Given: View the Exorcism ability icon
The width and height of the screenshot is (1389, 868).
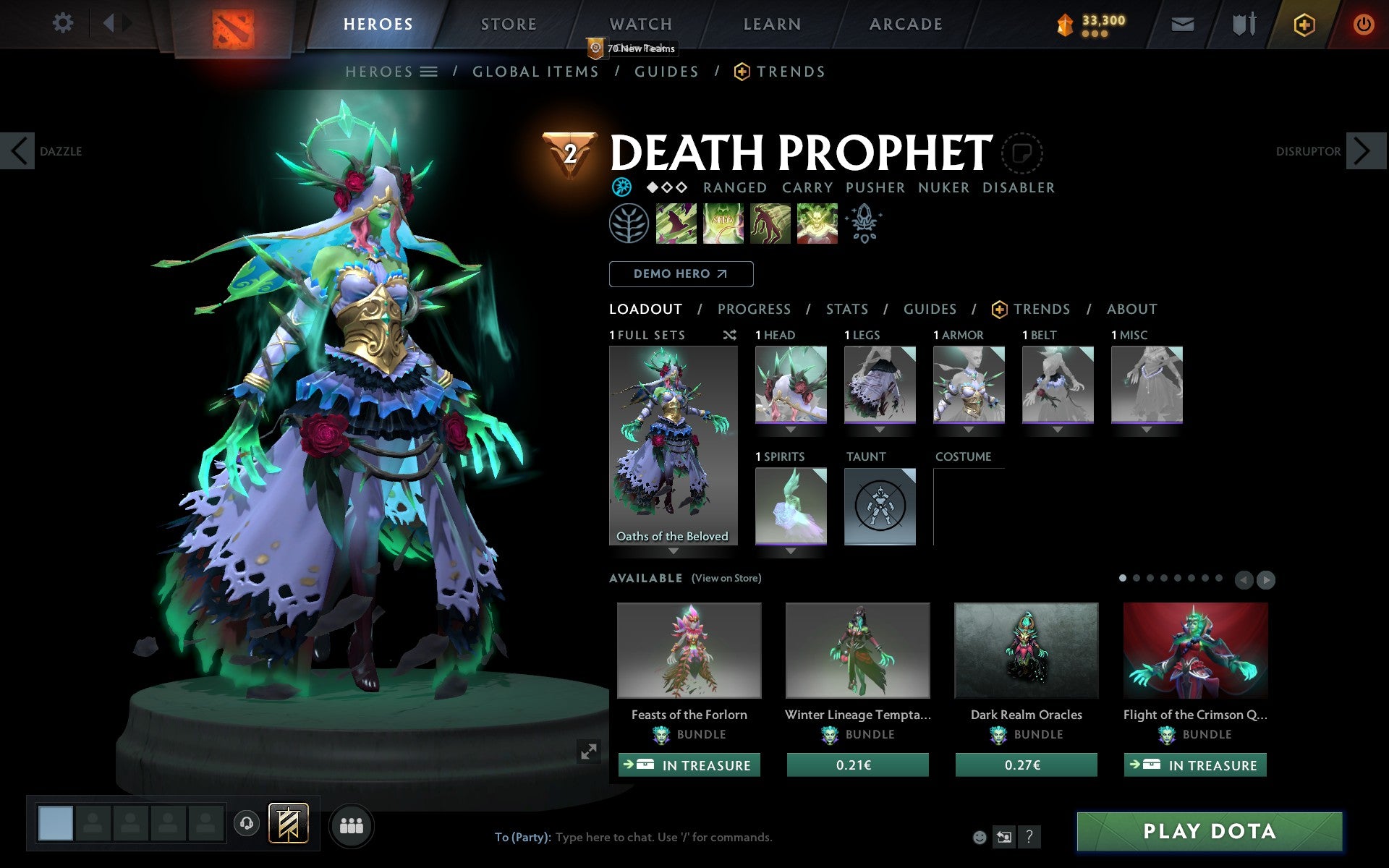Looking at the screenshot, I should coord(816,224).
